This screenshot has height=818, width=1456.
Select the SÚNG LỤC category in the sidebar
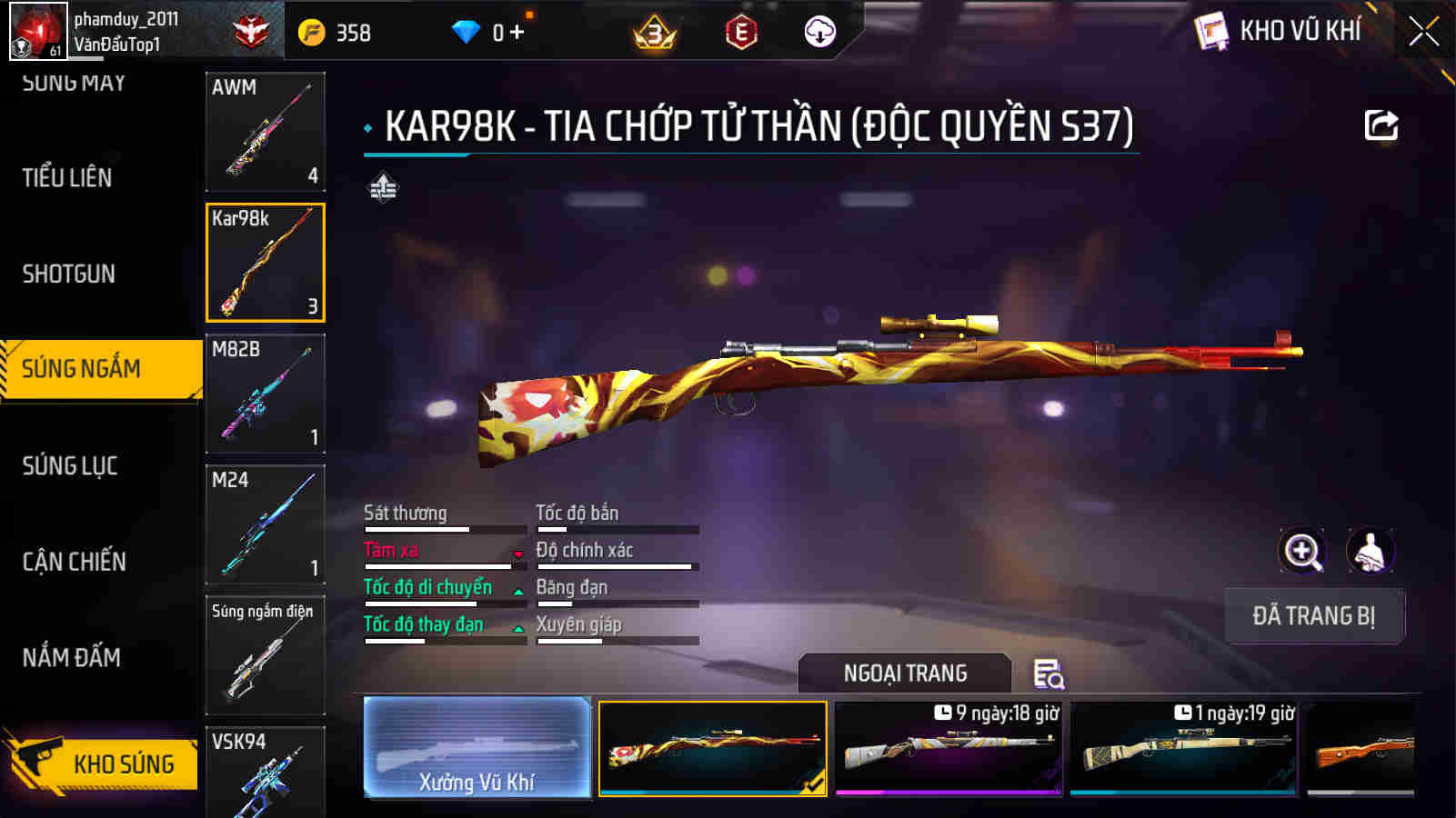click(68, 466)
